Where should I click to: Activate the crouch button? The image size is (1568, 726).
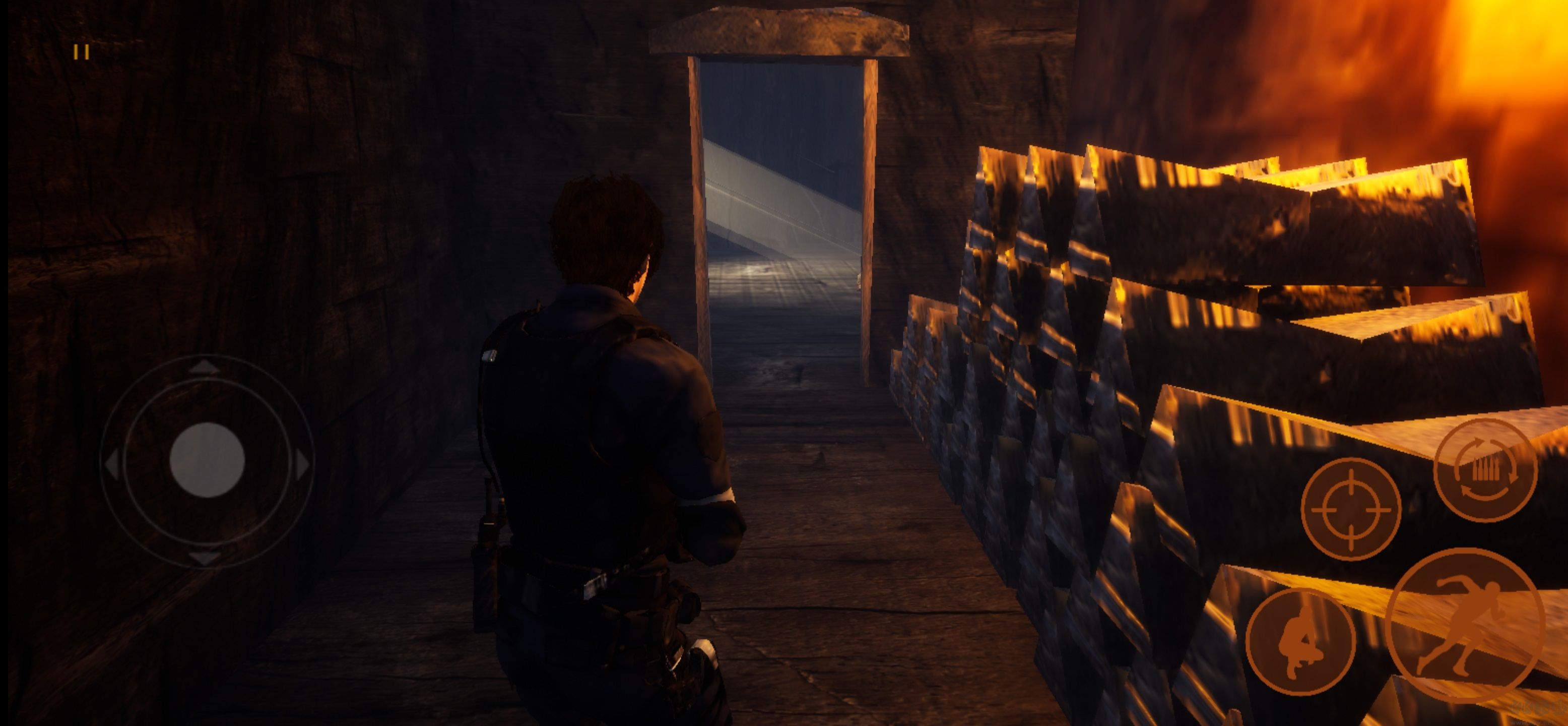[x=1300, y=641]
